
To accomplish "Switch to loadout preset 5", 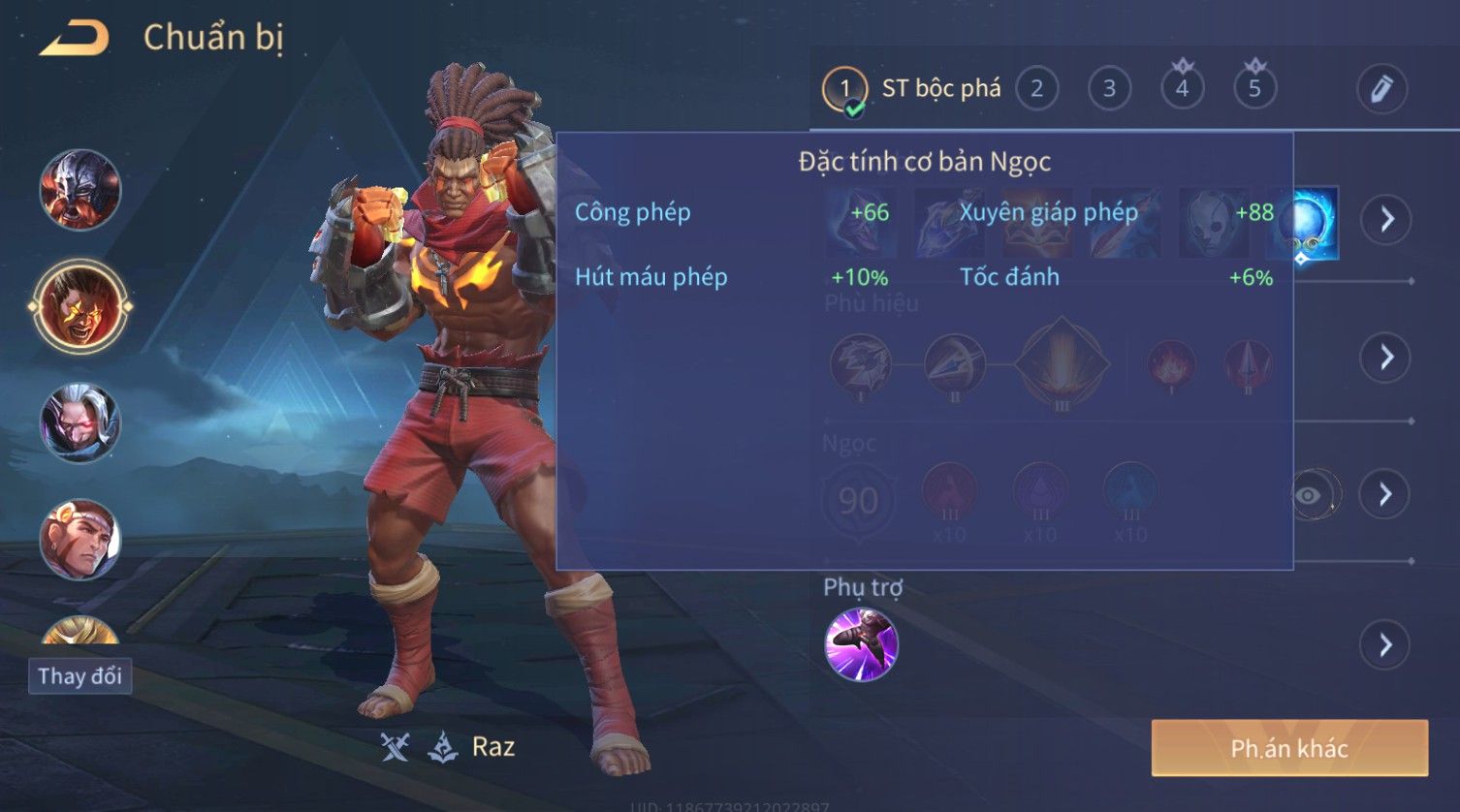I will point(1254,89).
